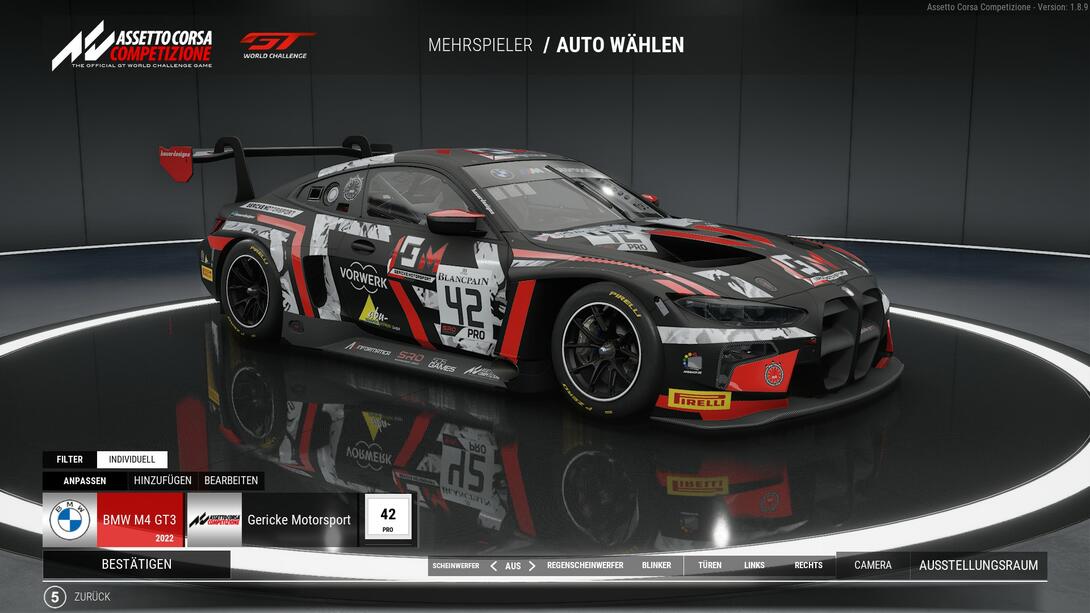Select the Individuell filter
This screenshot has width=1090, height=613.
(132, 460)
